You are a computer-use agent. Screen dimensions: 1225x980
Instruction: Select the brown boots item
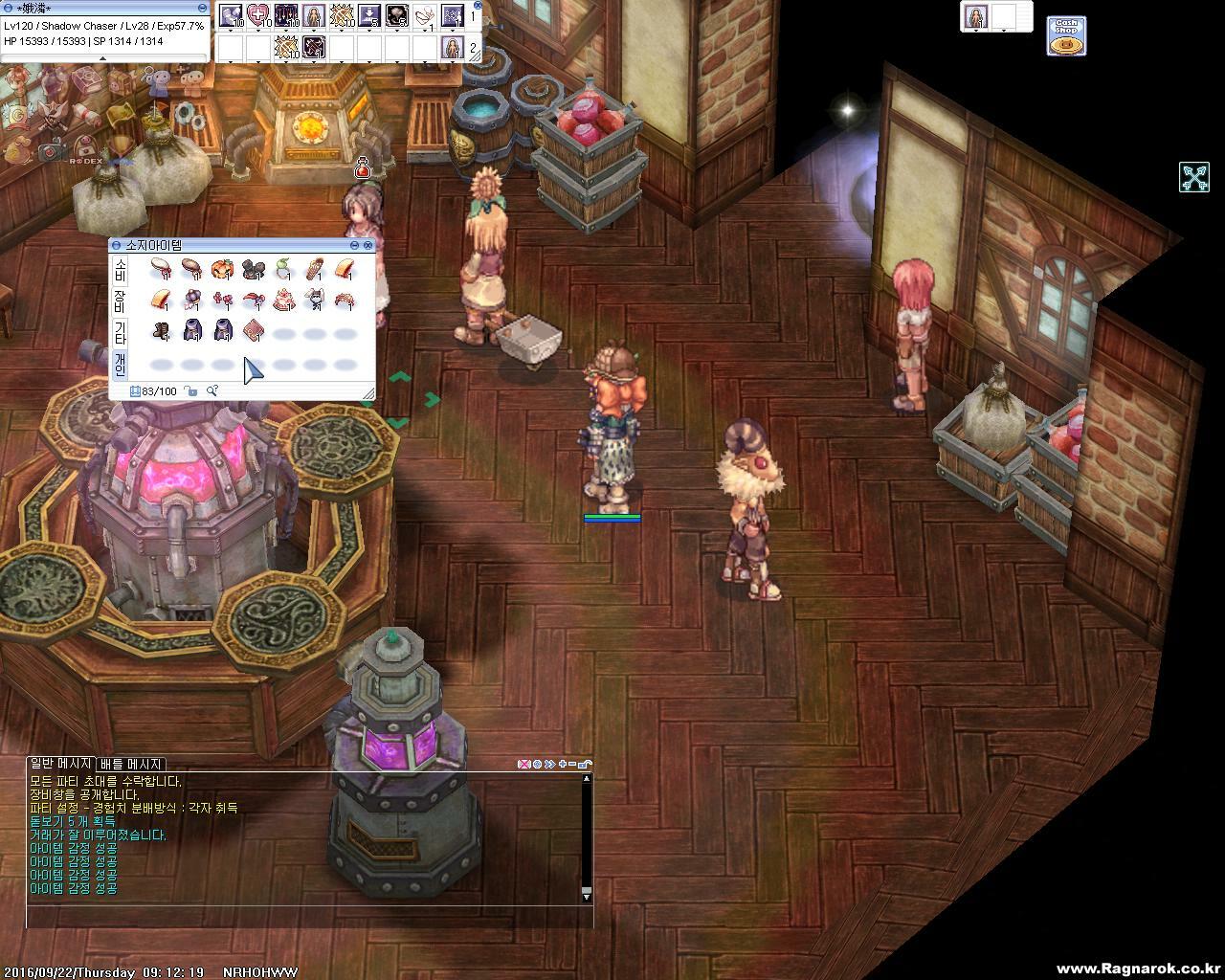click(x=161, y=331)
